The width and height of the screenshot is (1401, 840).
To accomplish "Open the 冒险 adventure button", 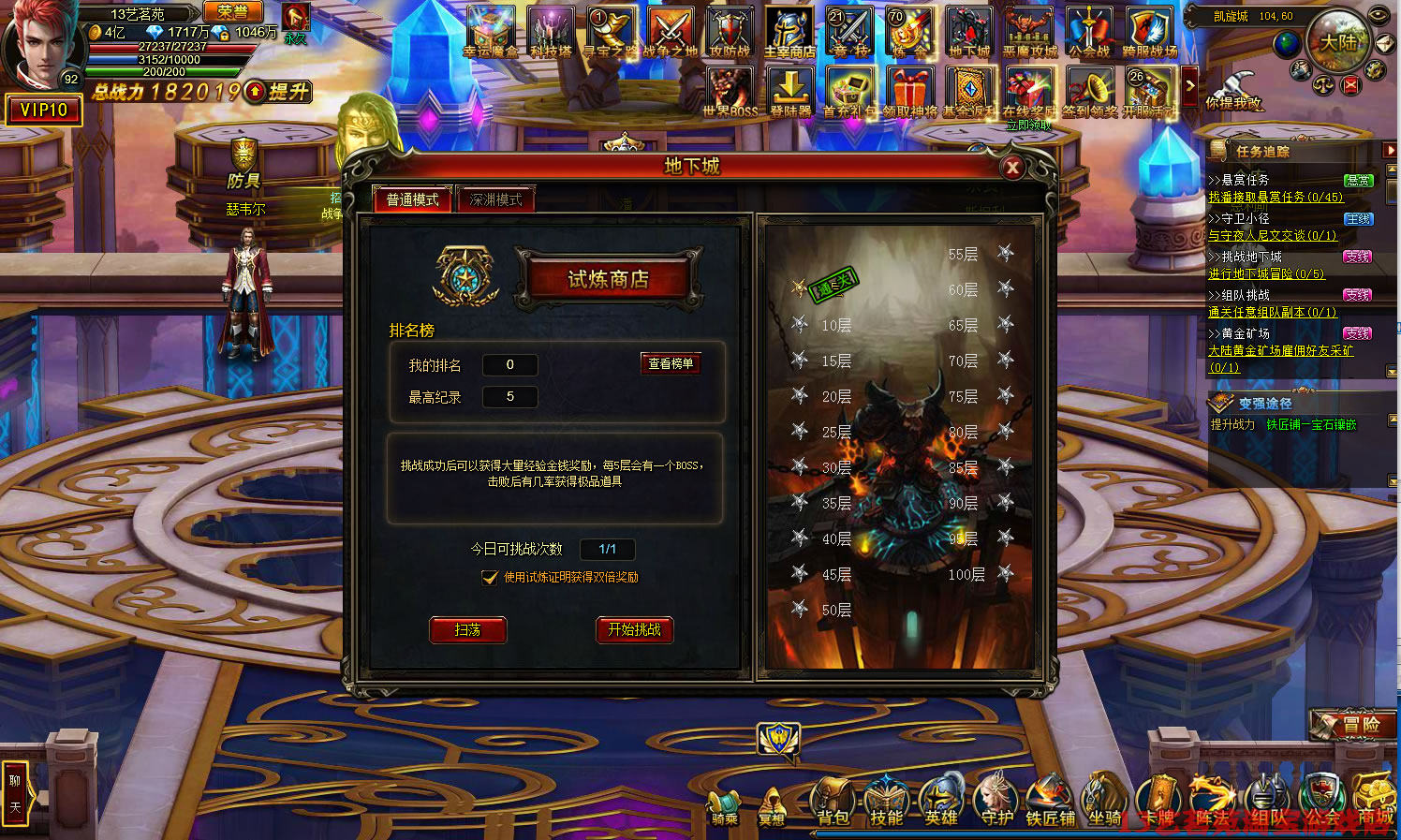I will pyautogui.click(x=1355, y=724).
